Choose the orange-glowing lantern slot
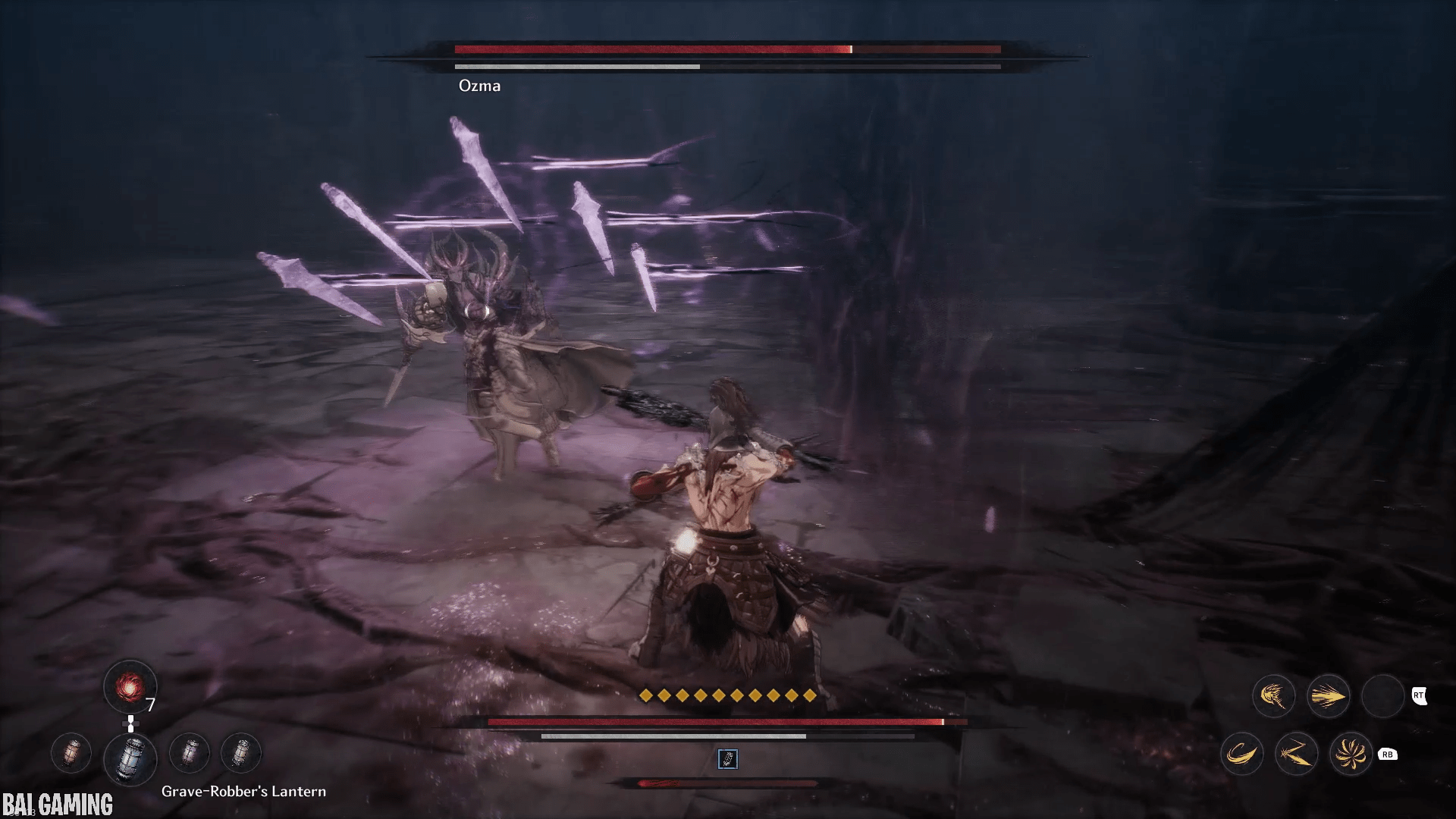Viewport: 1456px width, 819px height. pos(71,753)
